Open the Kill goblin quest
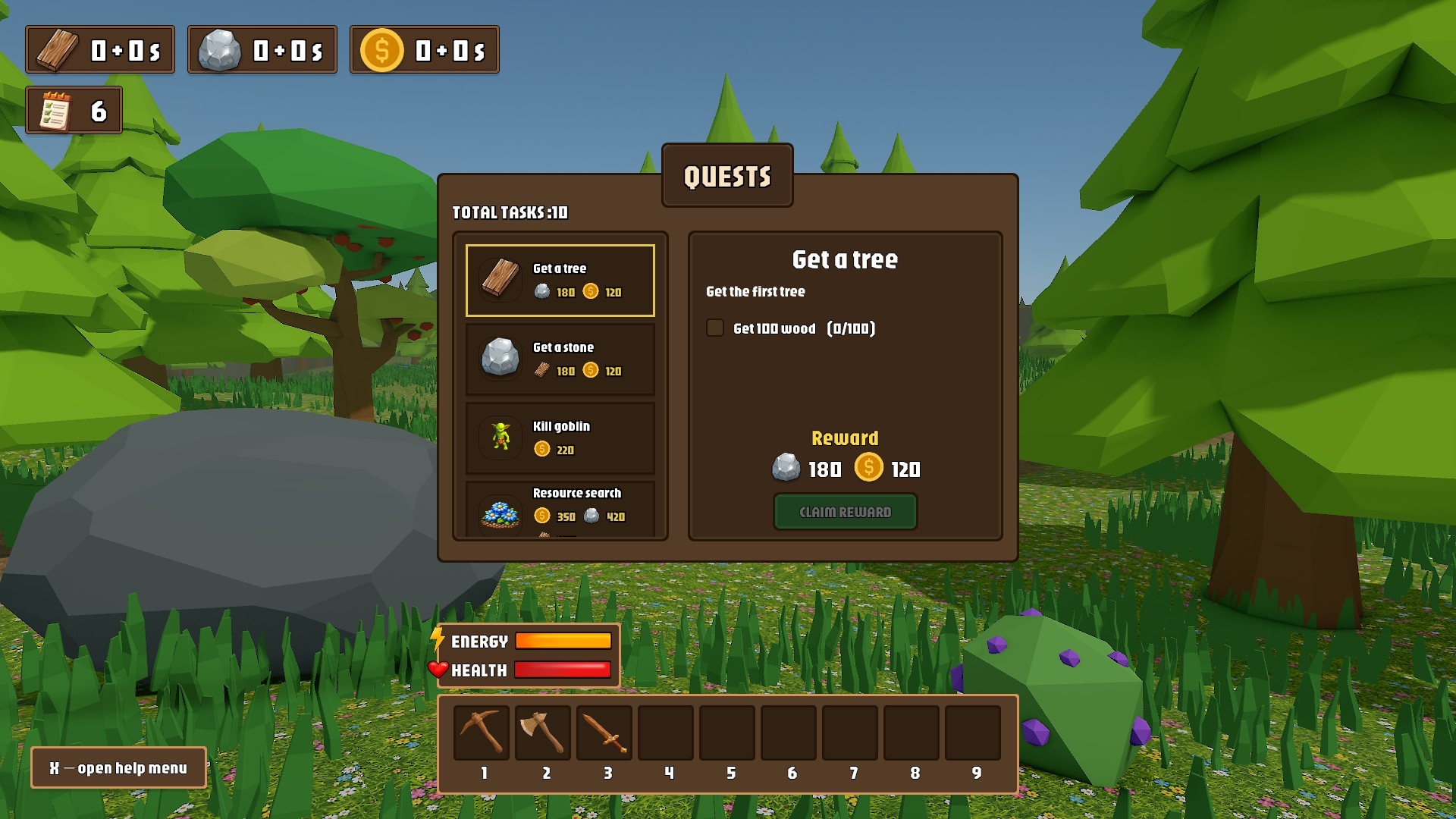Screen dimensions: 1456x819 click(x=560, y=438)
